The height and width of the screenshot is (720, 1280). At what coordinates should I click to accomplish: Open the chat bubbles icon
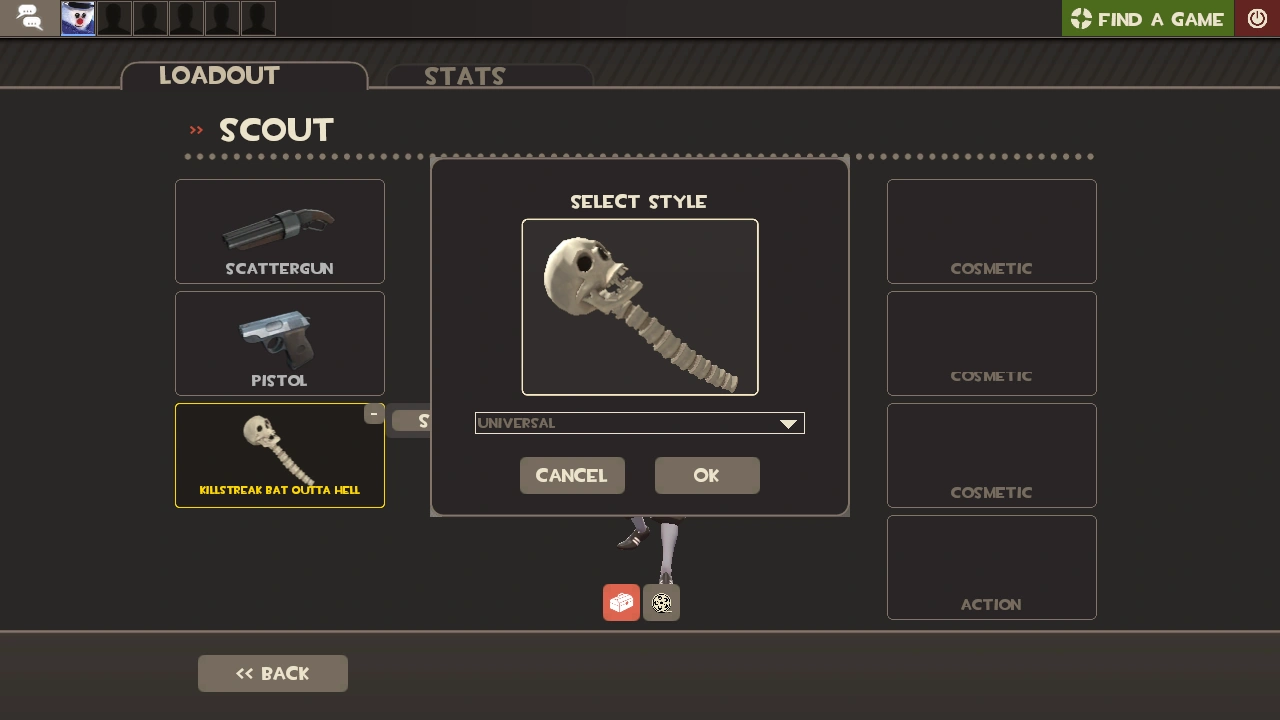pyautogui.click(x=30, y=17)
